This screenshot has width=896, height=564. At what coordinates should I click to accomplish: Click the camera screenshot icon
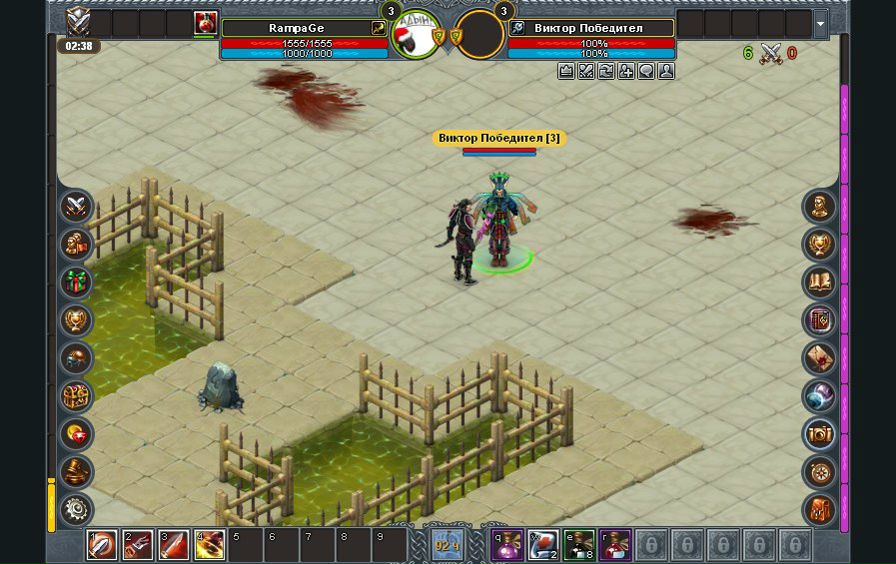click(820, 435)
